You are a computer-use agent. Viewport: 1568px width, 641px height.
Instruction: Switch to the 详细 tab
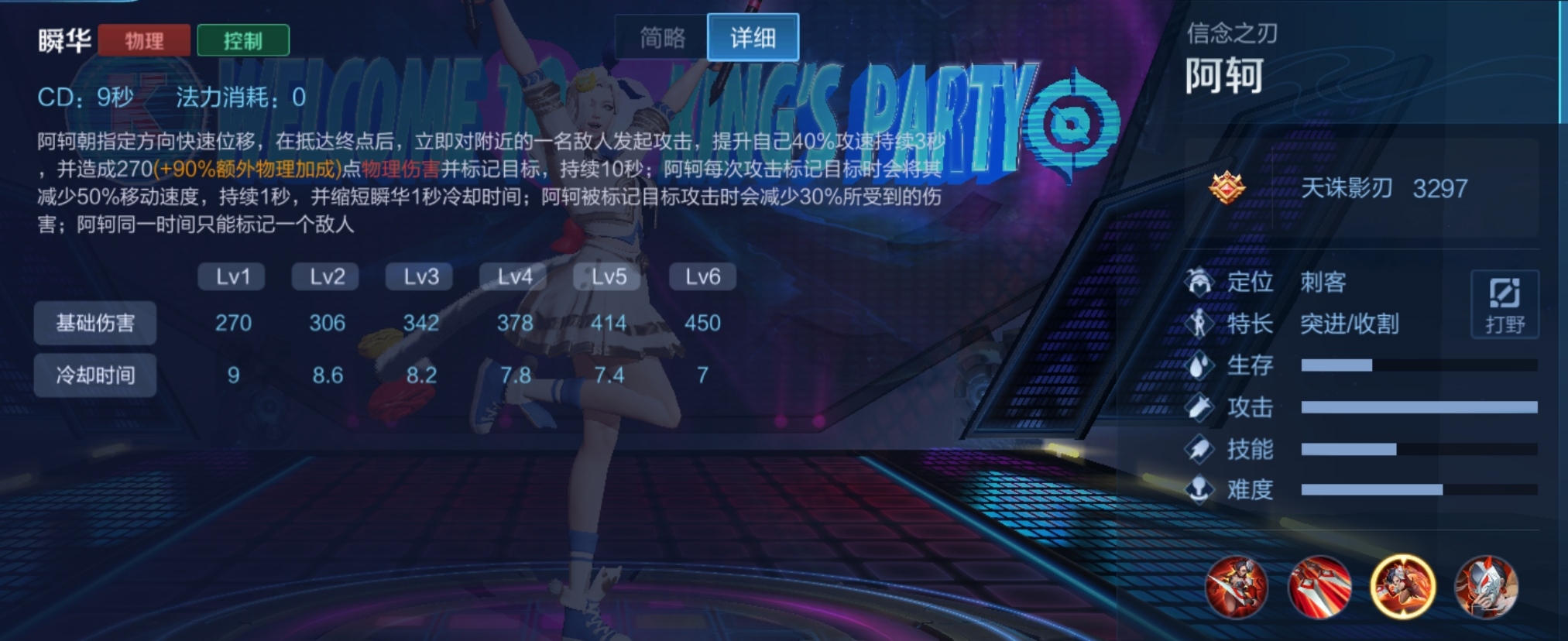pyautogui.click(x=752, y=37)
